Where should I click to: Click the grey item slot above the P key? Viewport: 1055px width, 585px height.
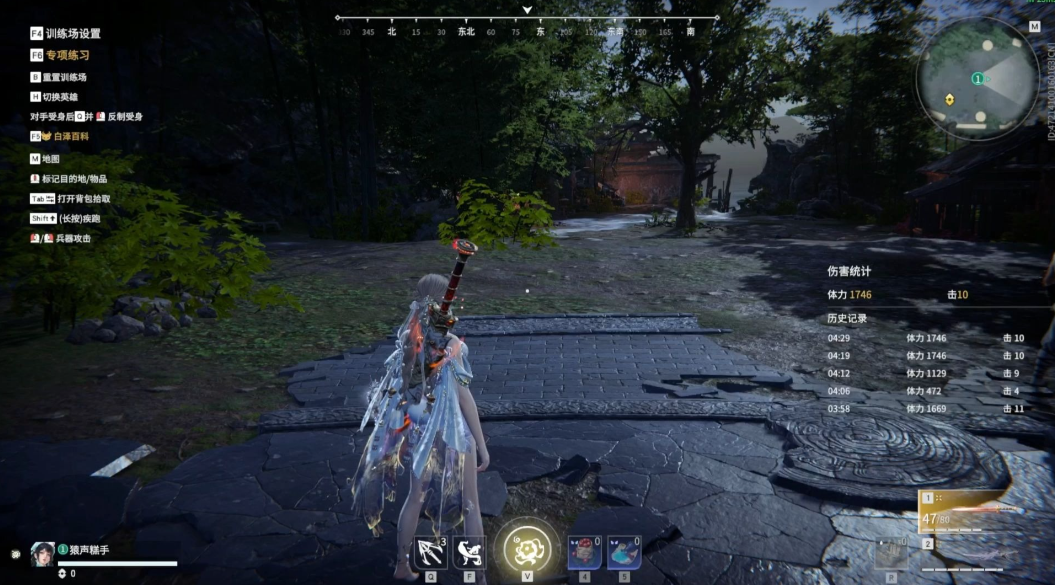tap(891, 553)
